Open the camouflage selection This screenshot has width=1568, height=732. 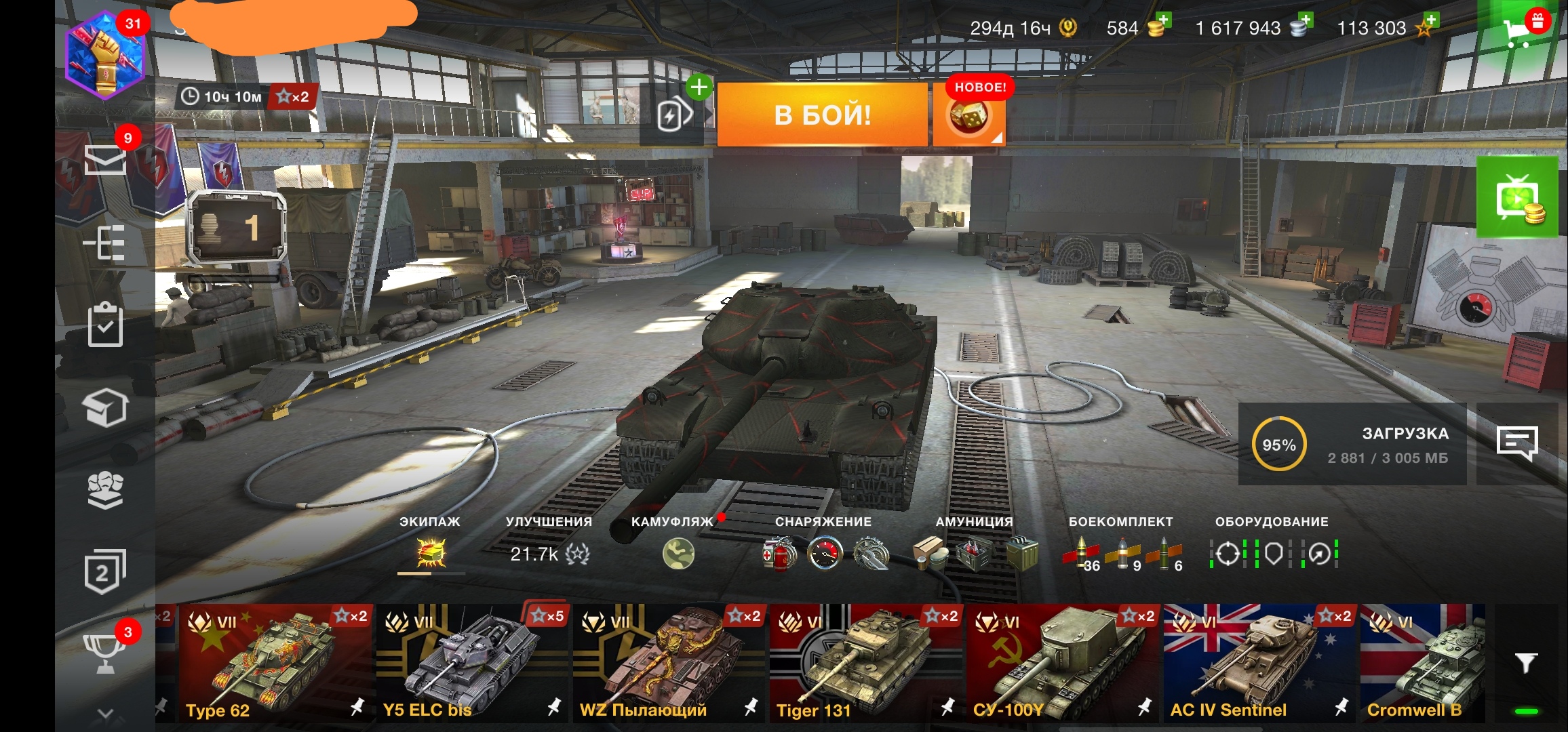tap(678, 553)
